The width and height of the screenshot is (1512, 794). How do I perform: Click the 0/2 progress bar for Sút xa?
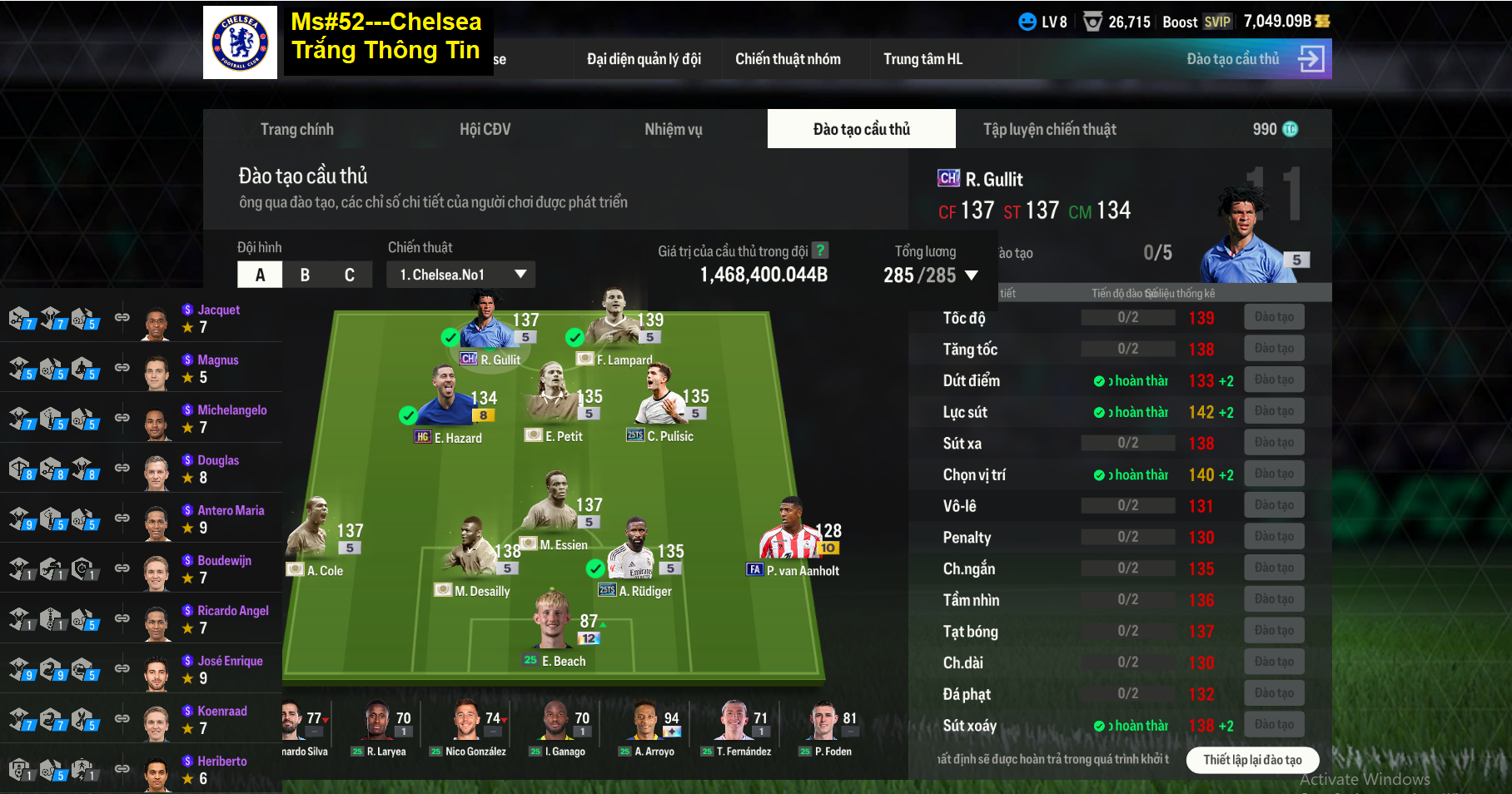1128,442
